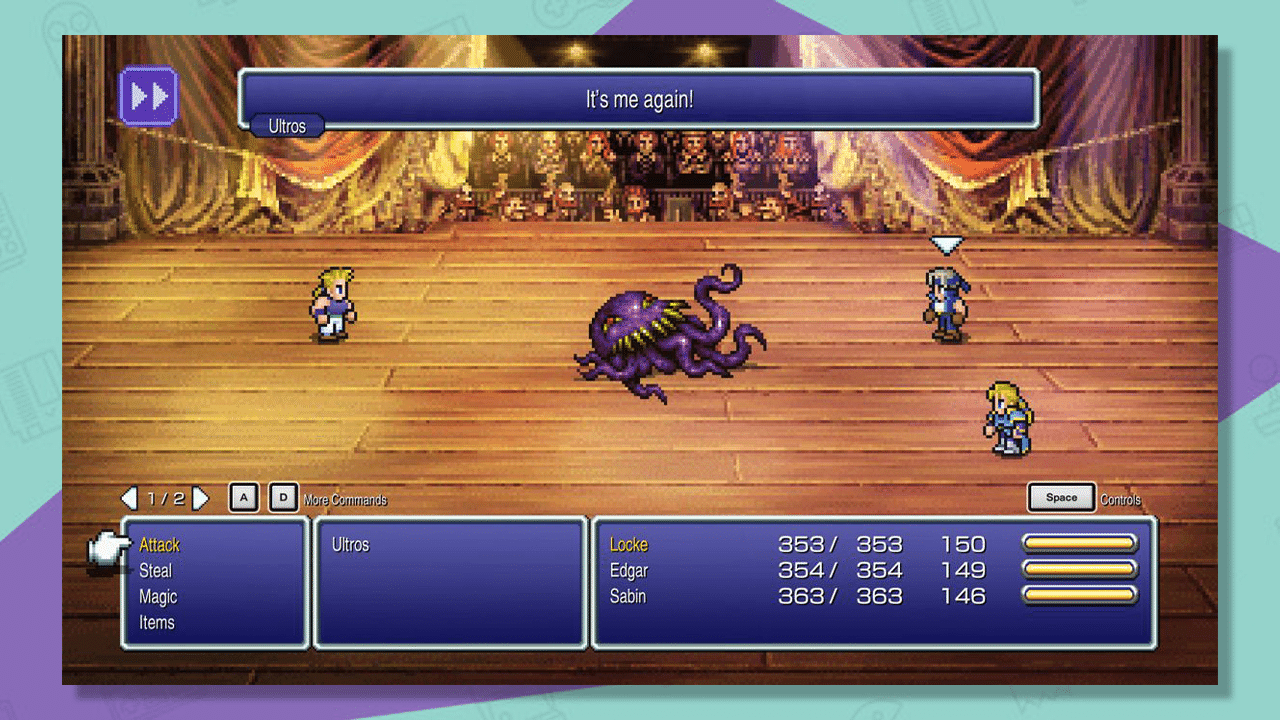Image resolution: width=1280 pixels, height=720 pixels.
Task: Open the Magic command
Action: (157, 597)
